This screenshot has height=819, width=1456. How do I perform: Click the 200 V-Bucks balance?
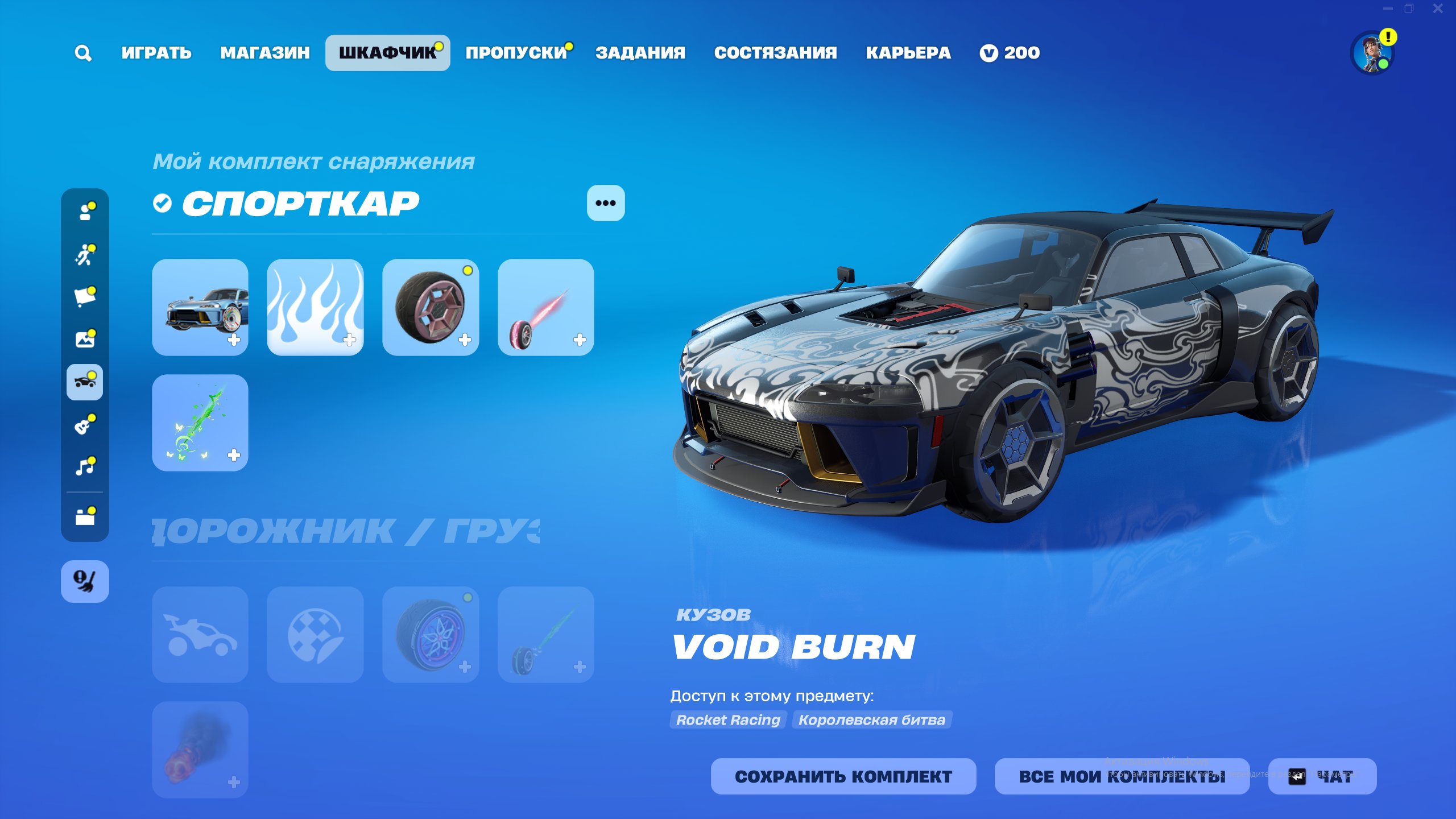[1010, 53]
